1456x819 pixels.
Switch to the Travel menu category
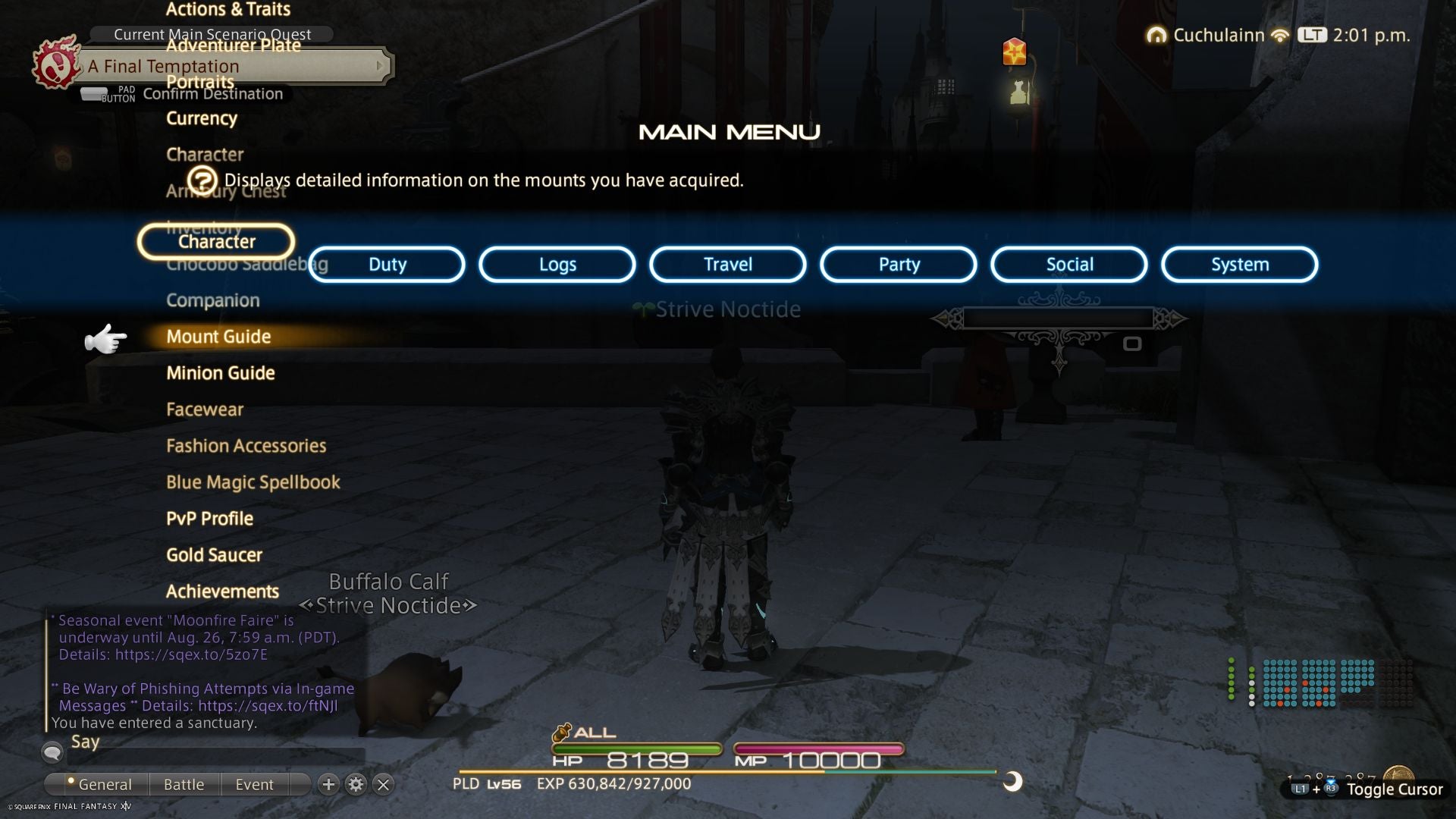point(726,264)
